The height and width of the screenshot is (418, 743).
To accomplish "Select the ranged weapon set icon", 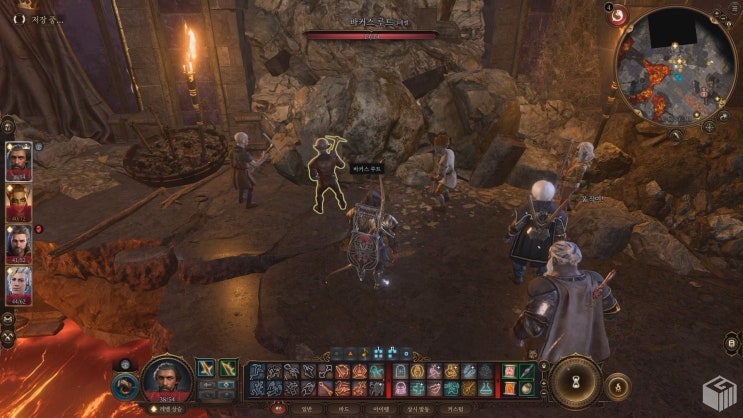I will 229,368.
